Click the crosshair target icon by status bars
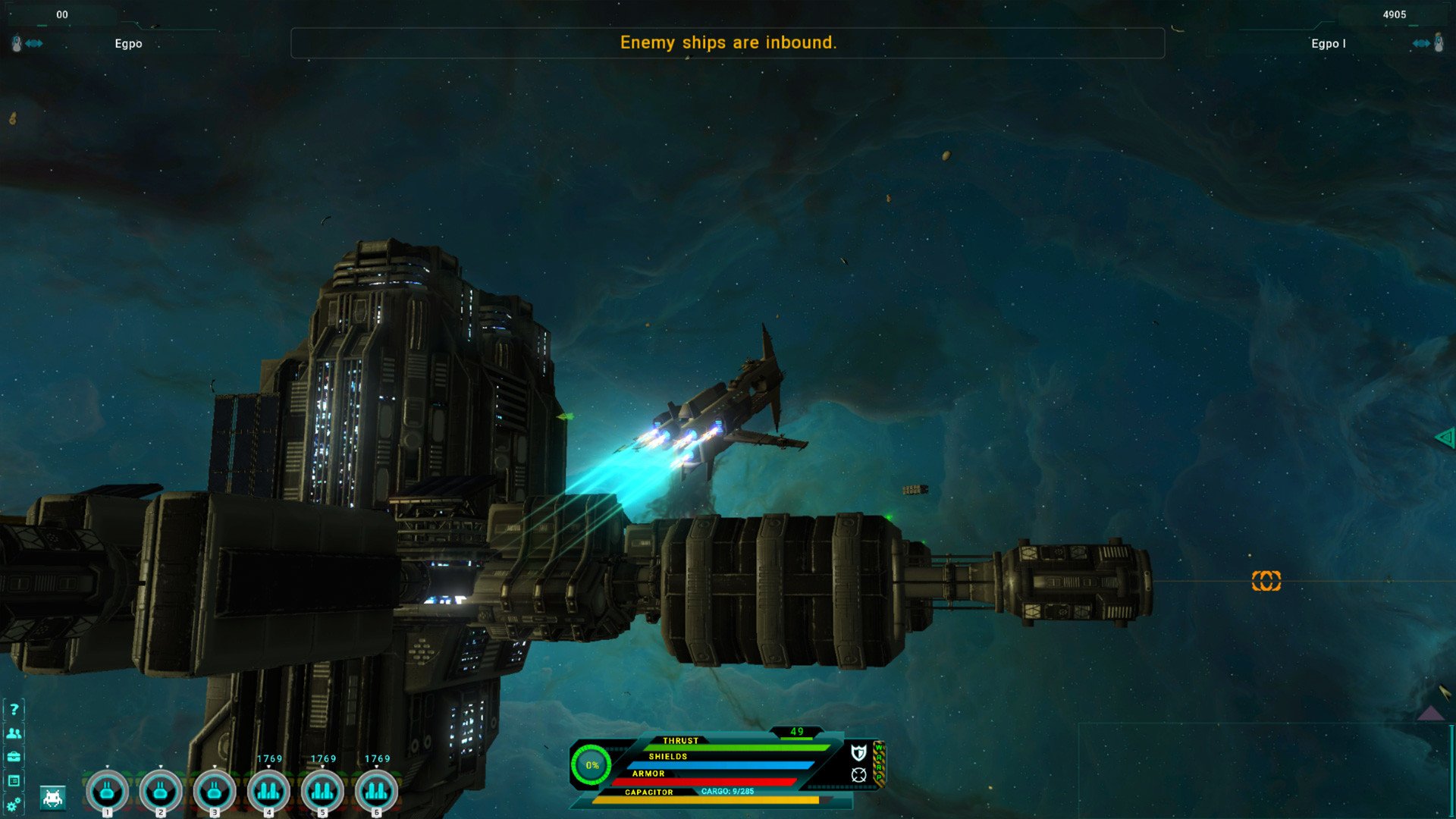This screenshot has height=819, width=1456. [x=858, y=775]
